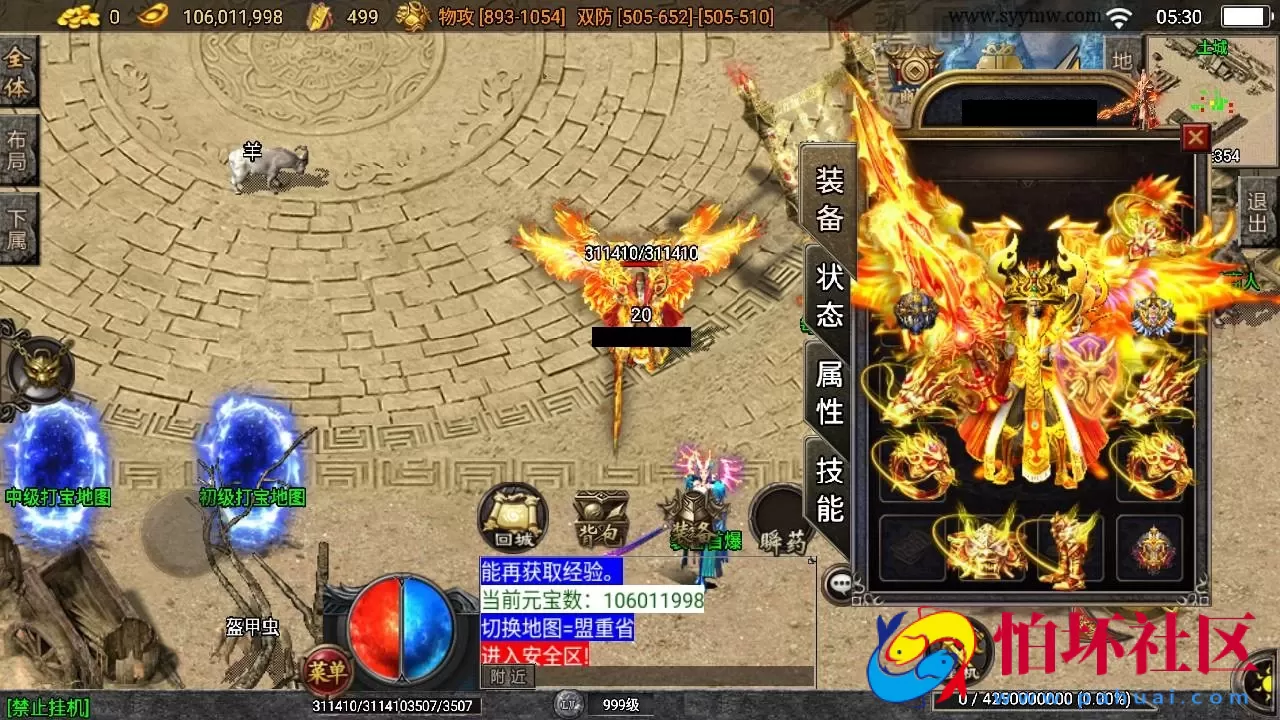Collapse the chat panel with its bubble toggle
This screenshot has width=1280, height=720.
838,582
